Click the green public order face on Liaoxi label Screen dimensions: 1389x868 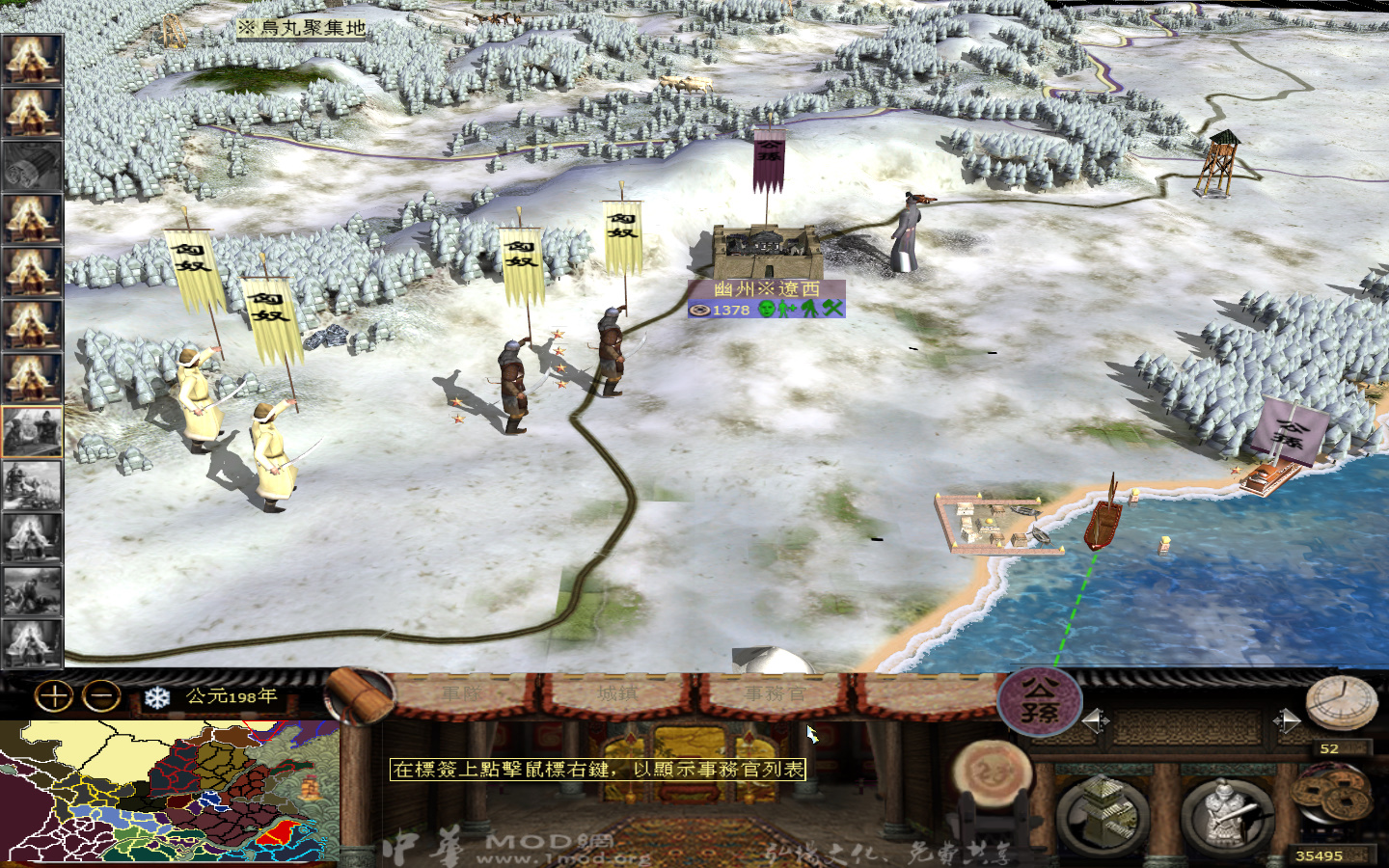point(766,309)
